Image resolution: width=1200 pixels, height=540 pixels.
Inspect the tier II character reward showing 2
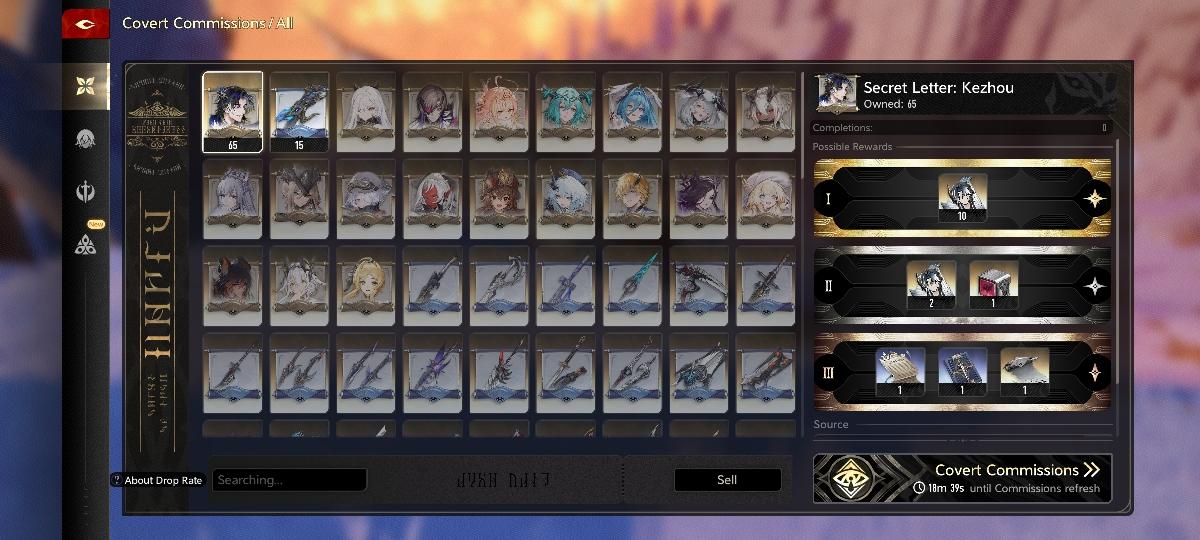pyautogui.click(x=931, y=285)
